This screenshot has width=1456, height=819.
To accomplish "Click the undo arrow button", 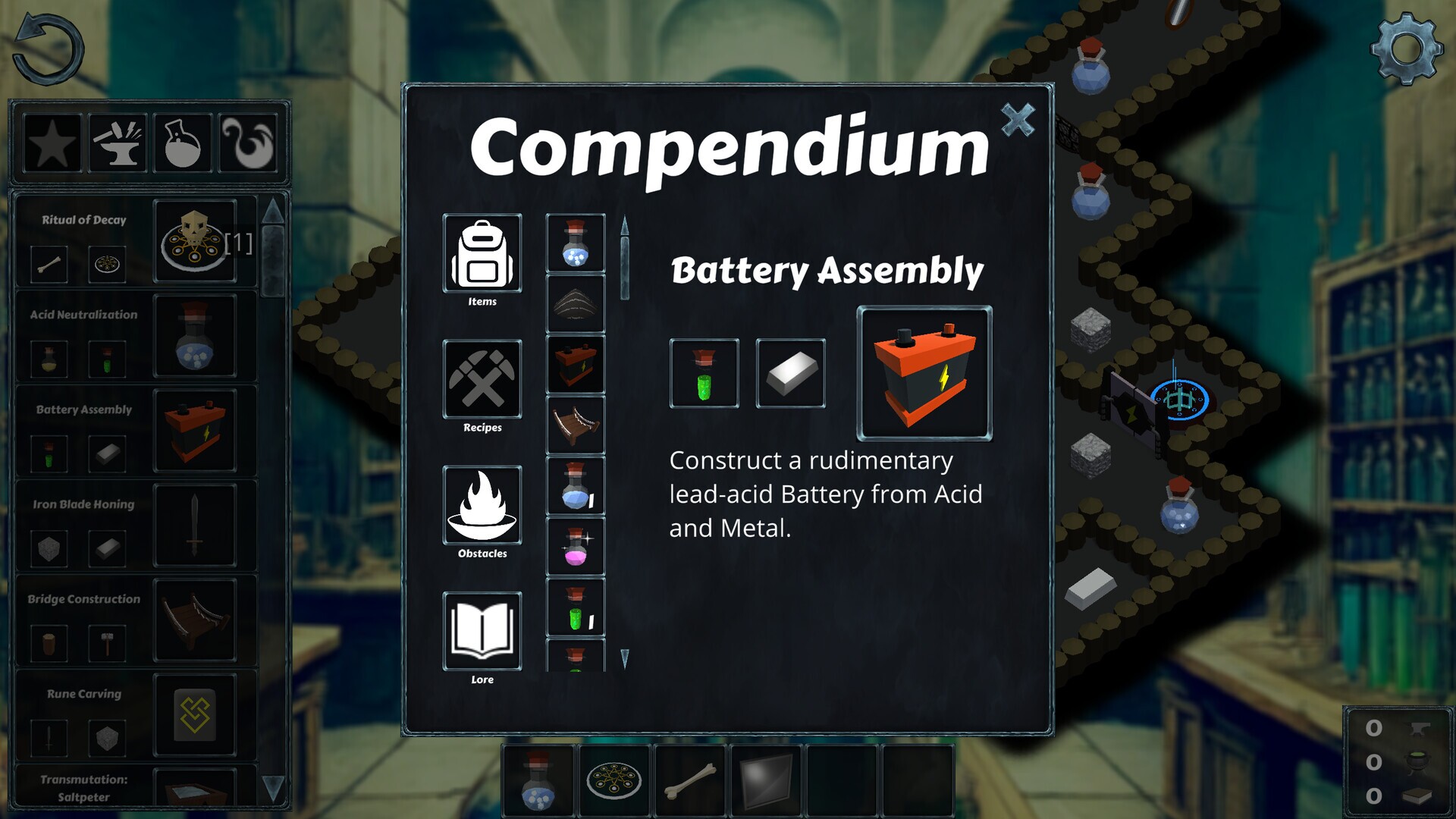I will [x=48, y=49].
